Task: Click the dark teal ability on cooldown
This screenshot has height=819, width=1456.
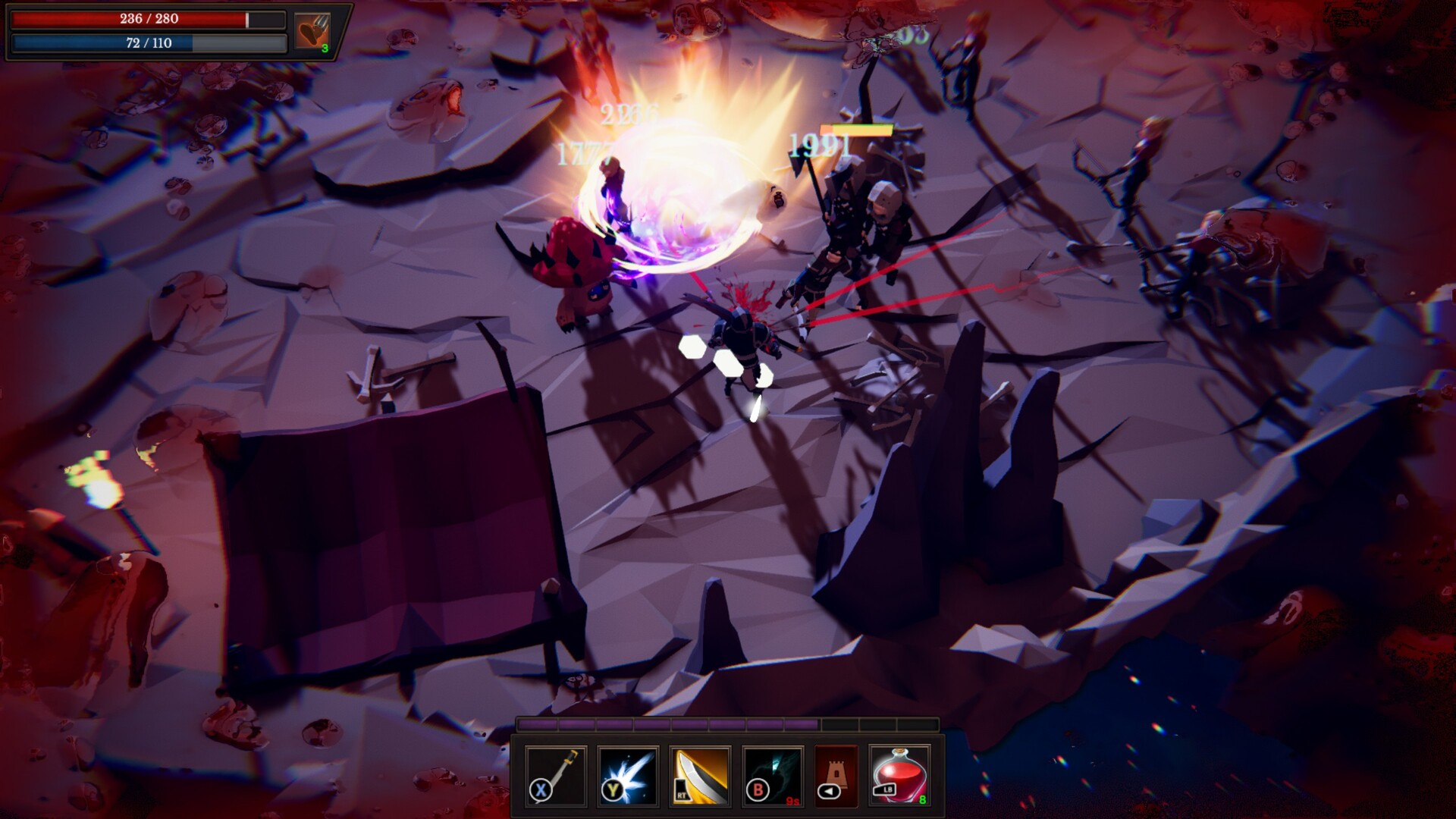Action: coord(773,776)
